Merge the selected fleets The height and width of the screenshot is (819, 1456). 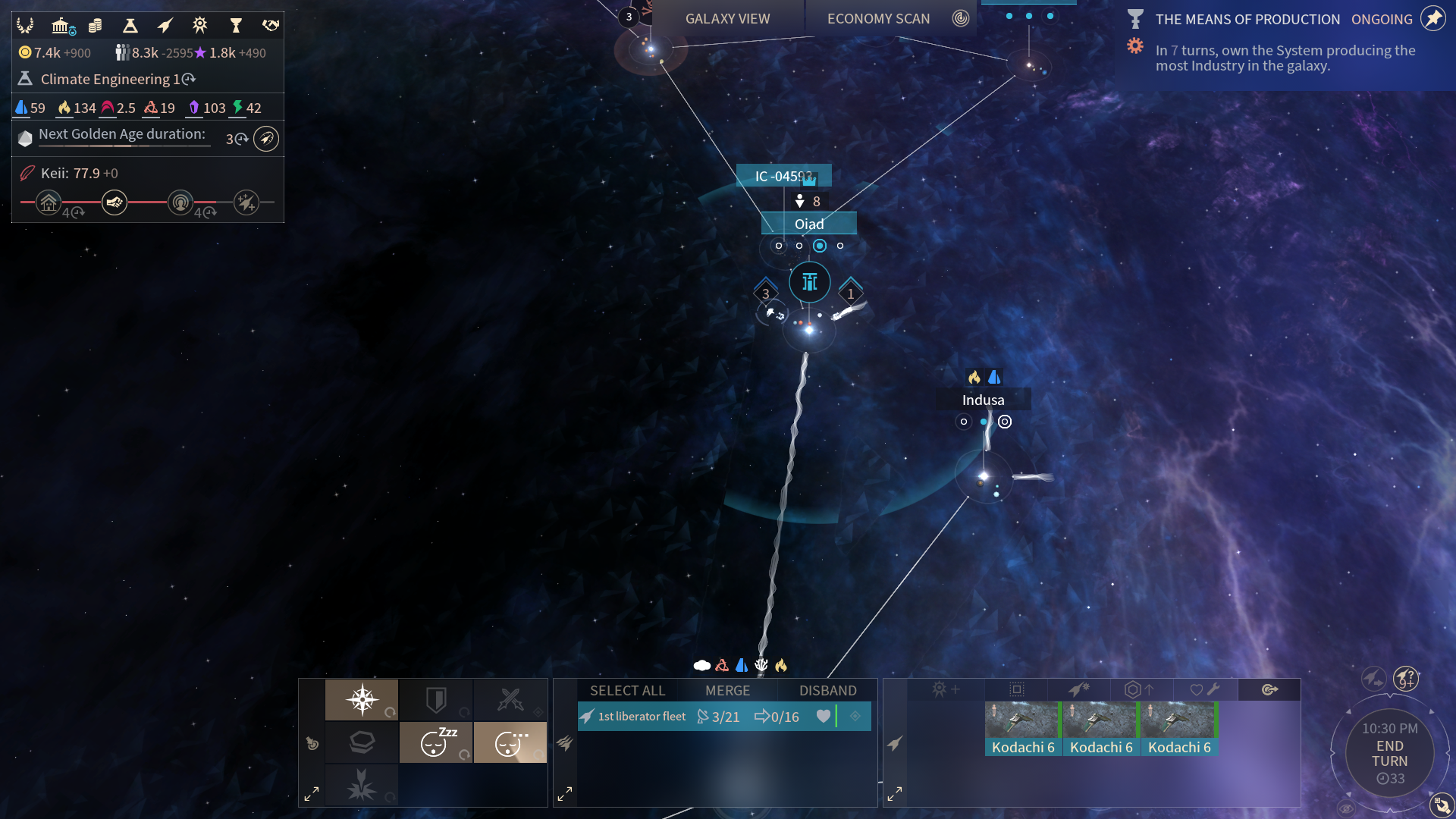[x=727, y=691]
